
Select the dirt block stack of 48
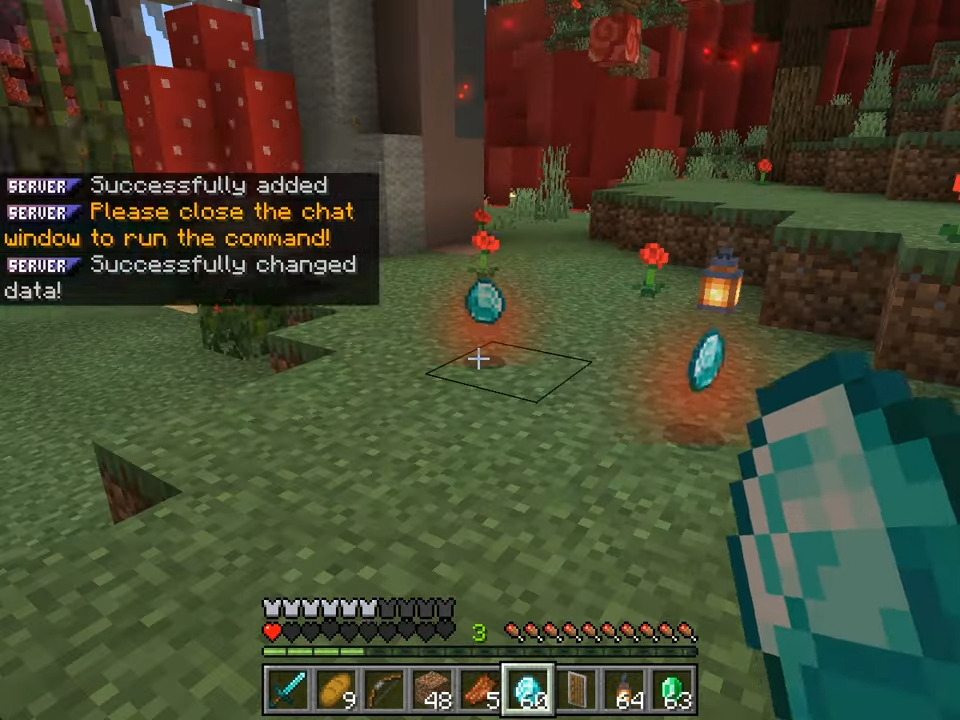(x=431, y=690)
